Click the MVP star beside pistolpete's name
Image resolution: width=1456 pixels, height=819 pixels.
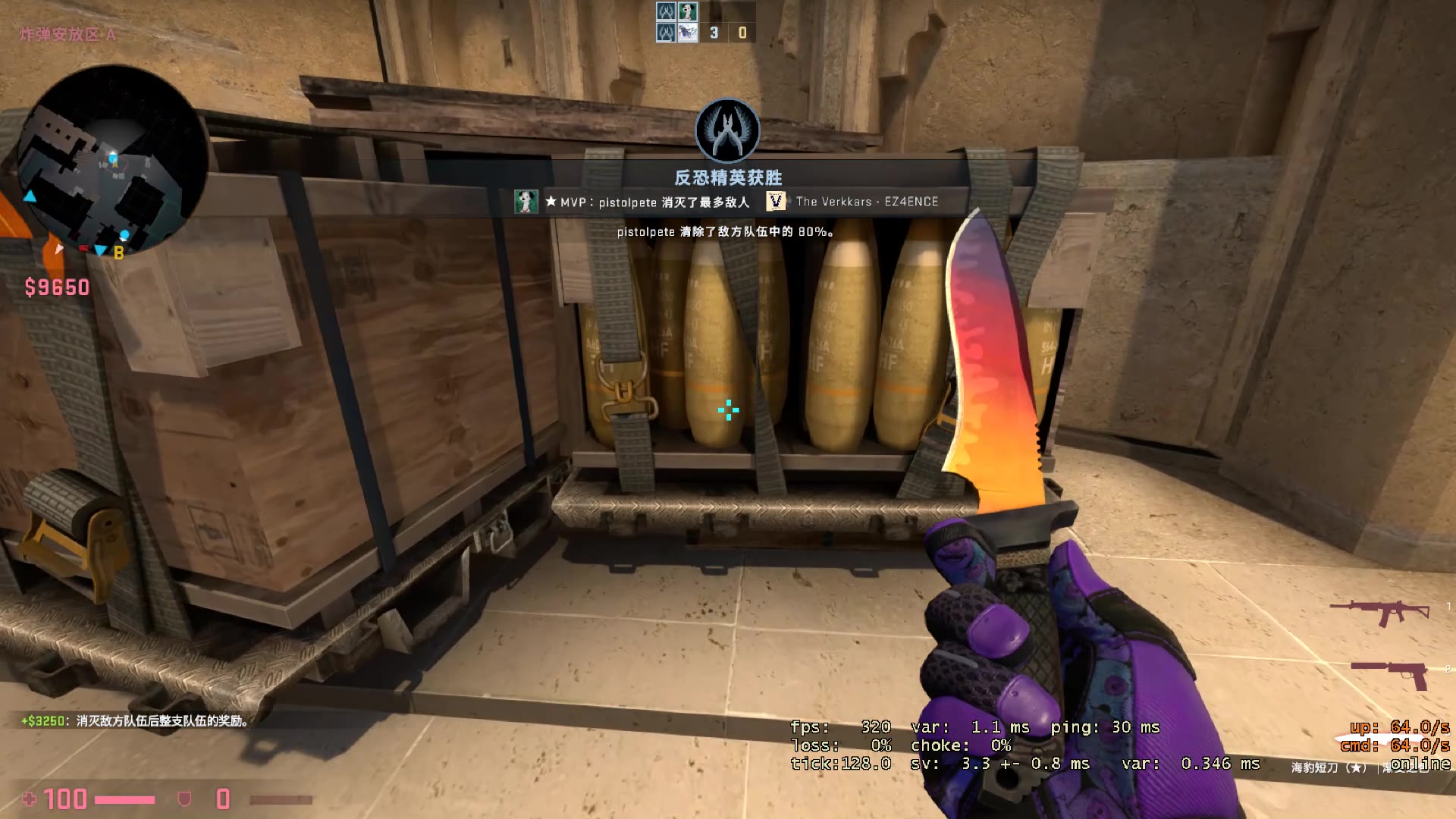pyautogui.click(x=550, y=202)
